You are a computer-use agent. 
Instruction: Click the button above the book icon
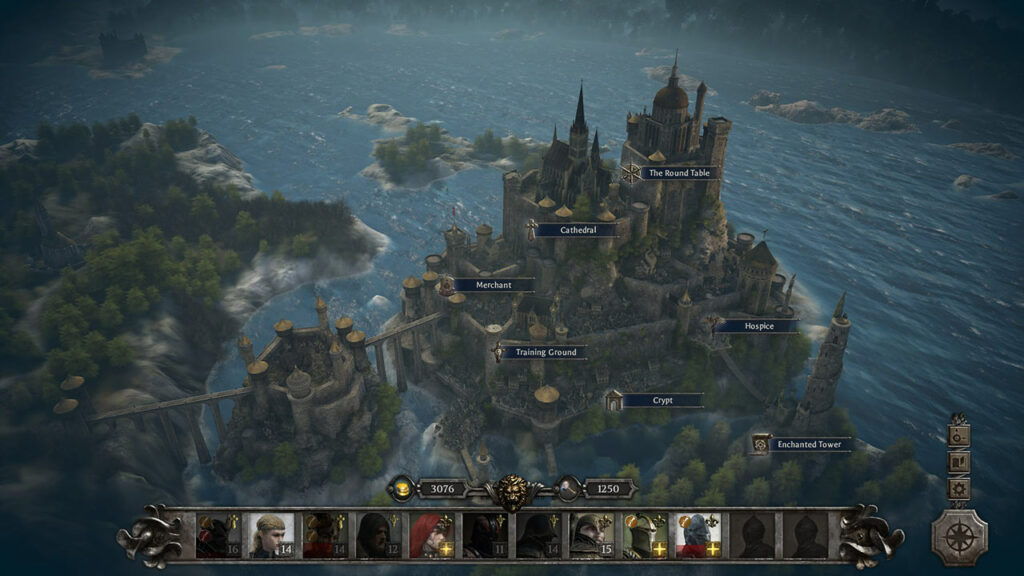[x=959, y=435]
